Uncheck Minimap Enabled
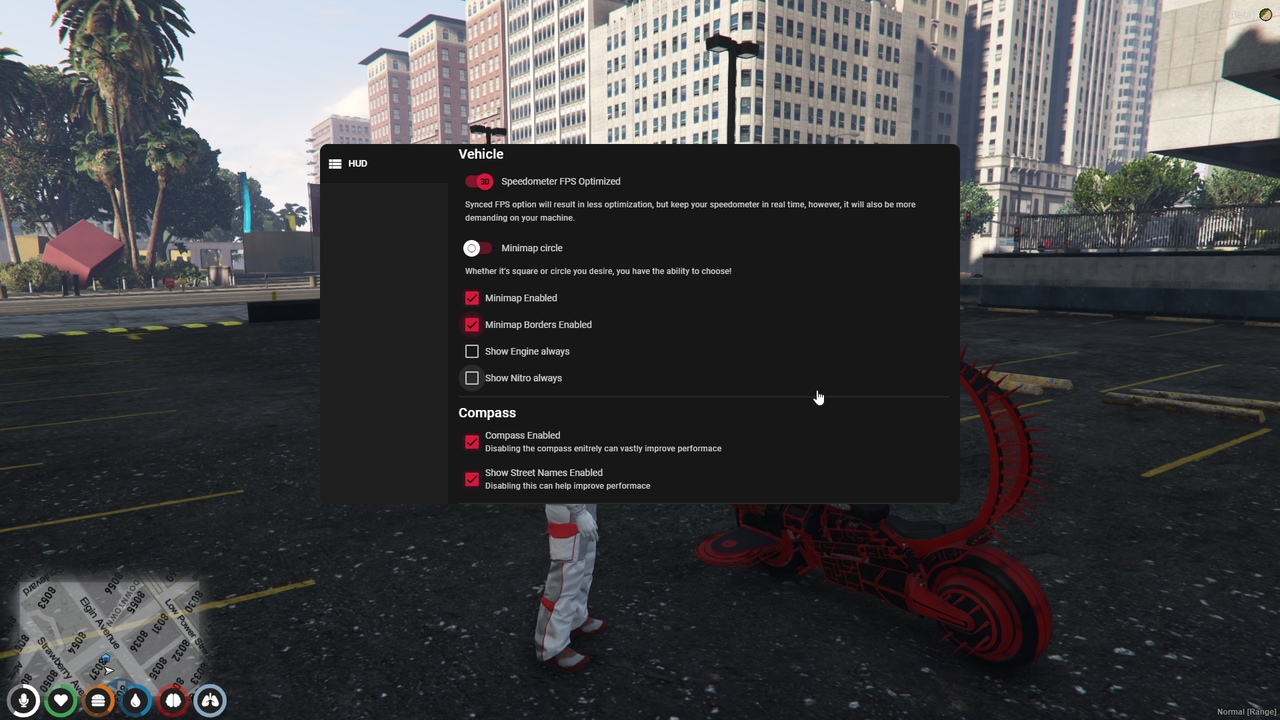 [x=471, y=297]
